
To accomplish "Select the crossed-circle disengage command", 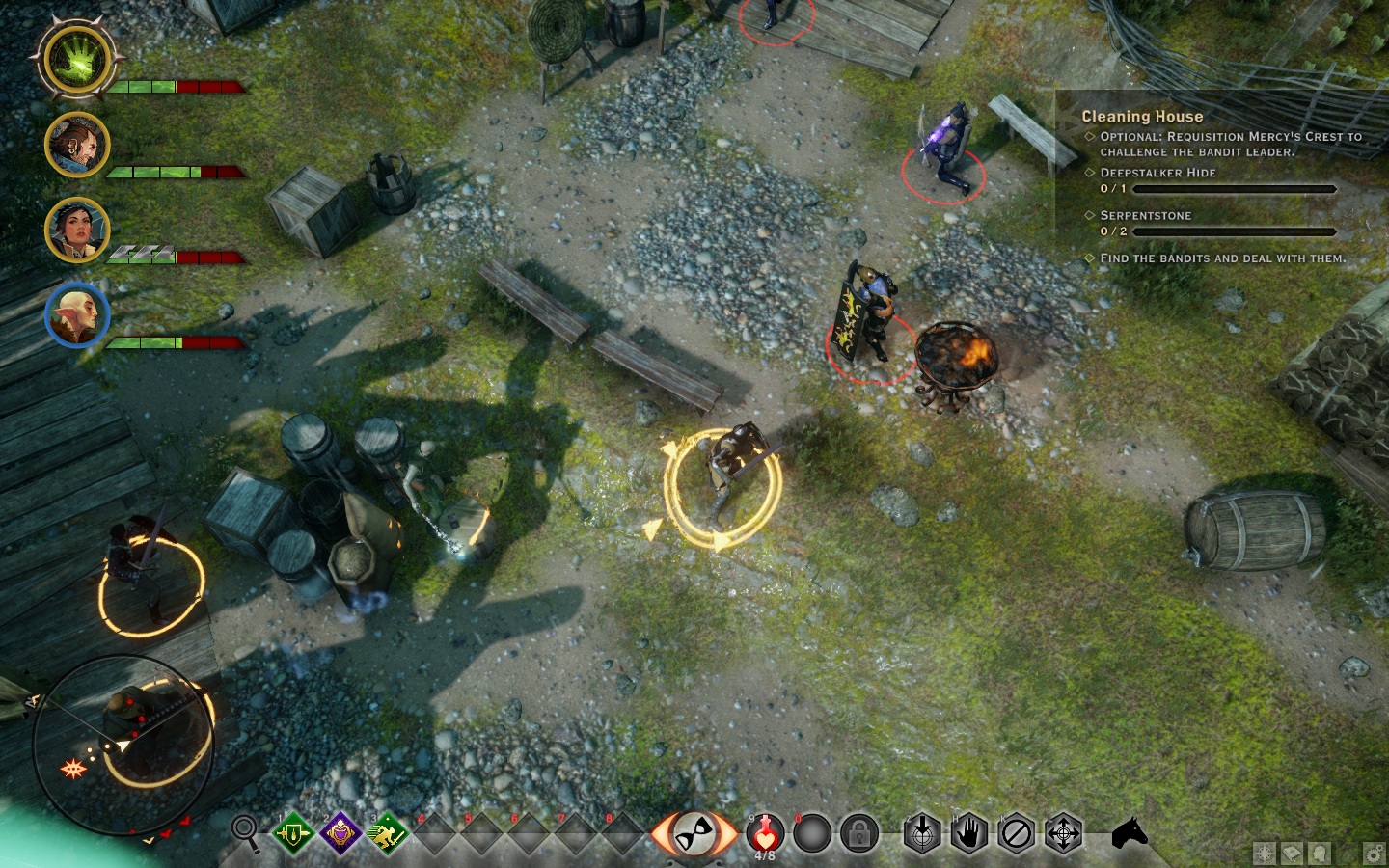I will tap(1017, 833).
